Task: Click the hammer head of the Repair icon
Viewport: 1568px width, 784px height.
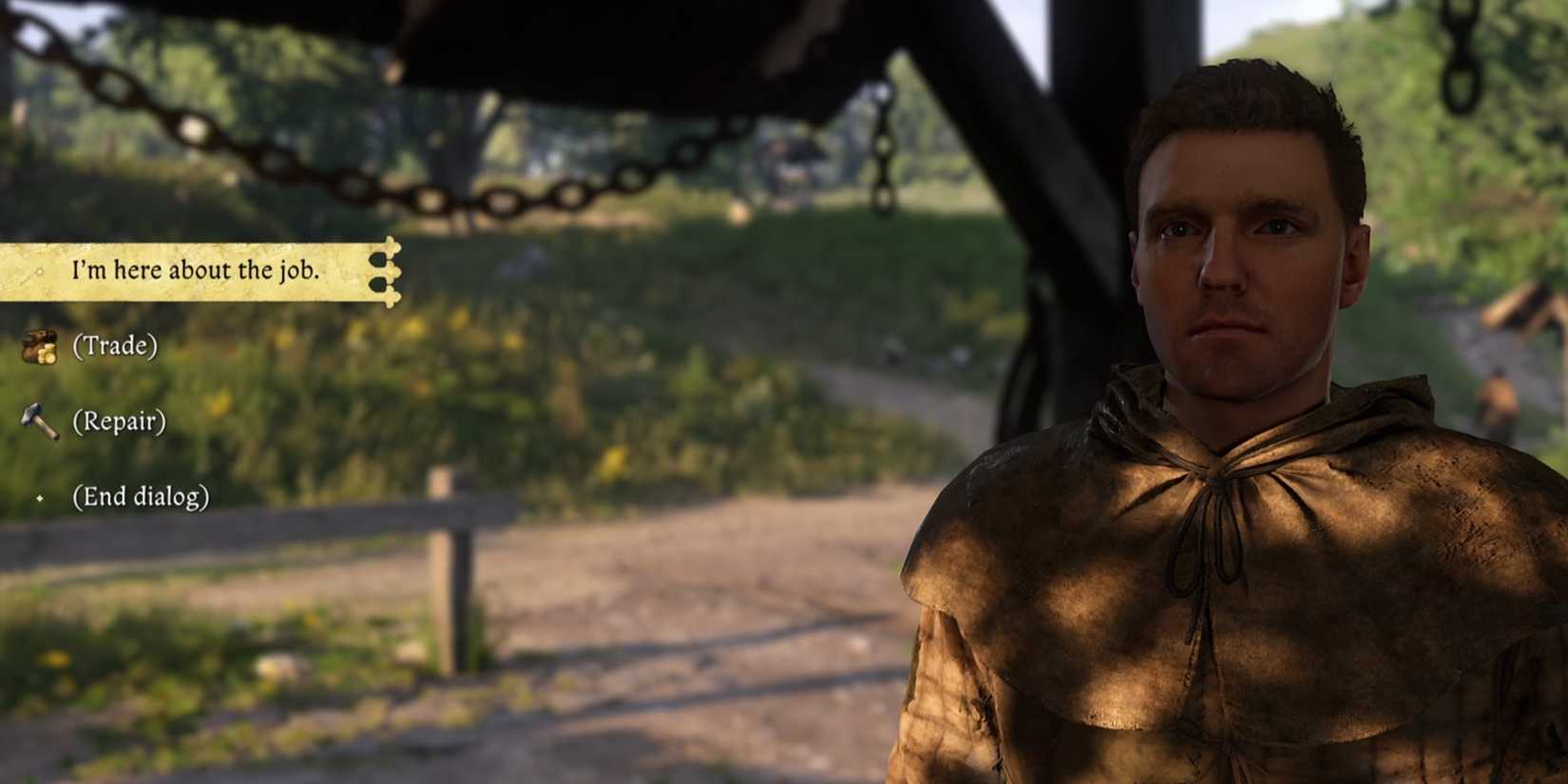Action: 29,411
